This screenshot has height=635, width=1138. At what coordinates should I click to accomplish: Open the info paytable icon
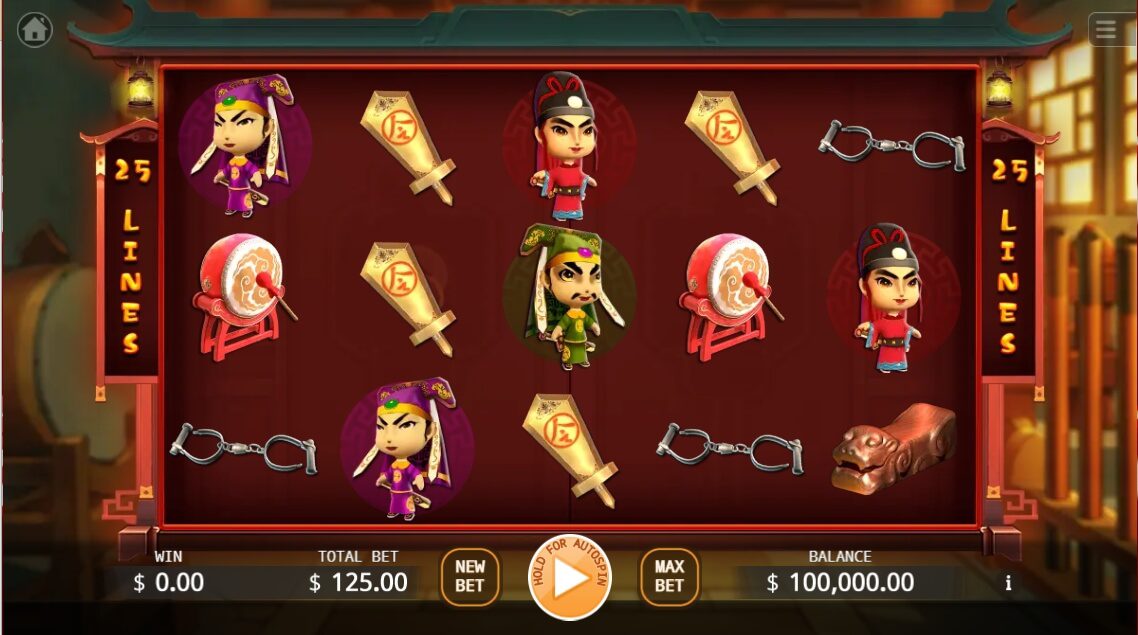(x=1008, y=583)
